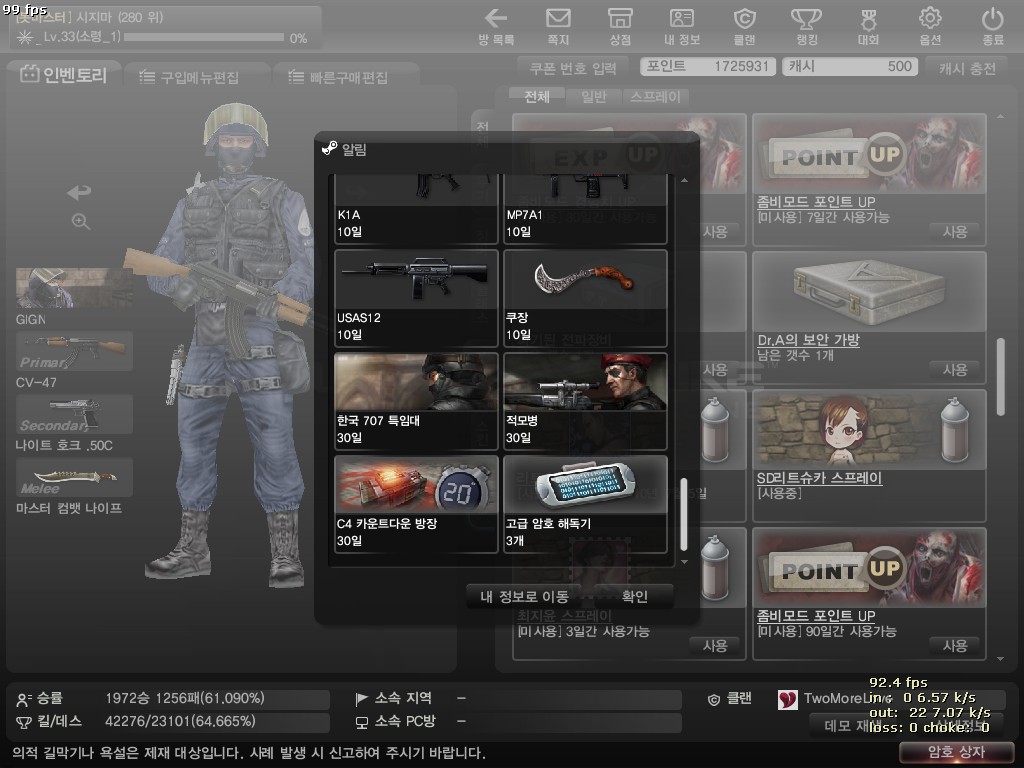Open the 쪽지 messages
Screen dimensions: 1024x768
click(x=558, y=26)
